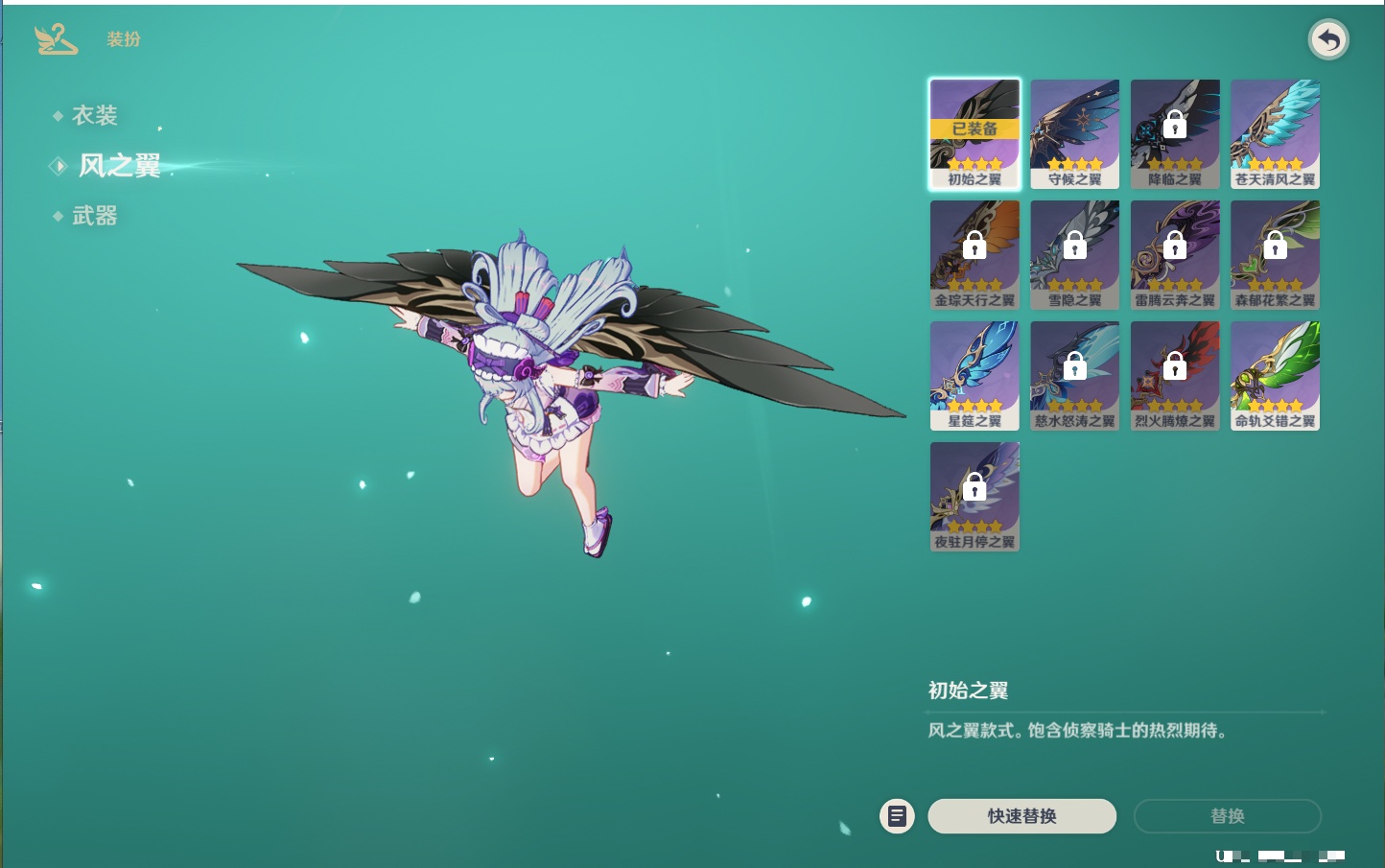
Task: Choose the 守候之翼 glider
Action: [1074, 134]
